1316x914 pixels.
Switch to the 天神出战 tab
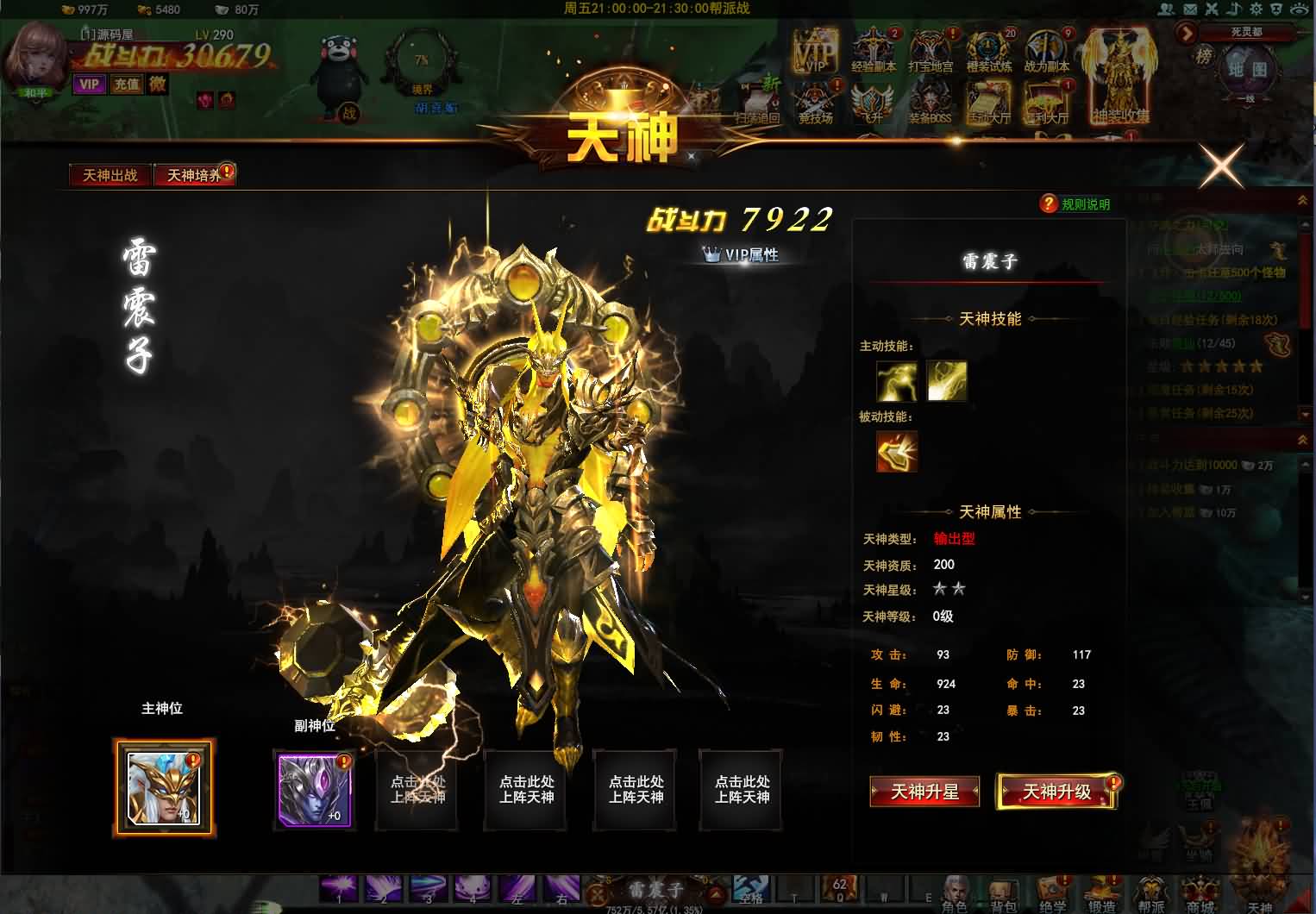point(109,174)
